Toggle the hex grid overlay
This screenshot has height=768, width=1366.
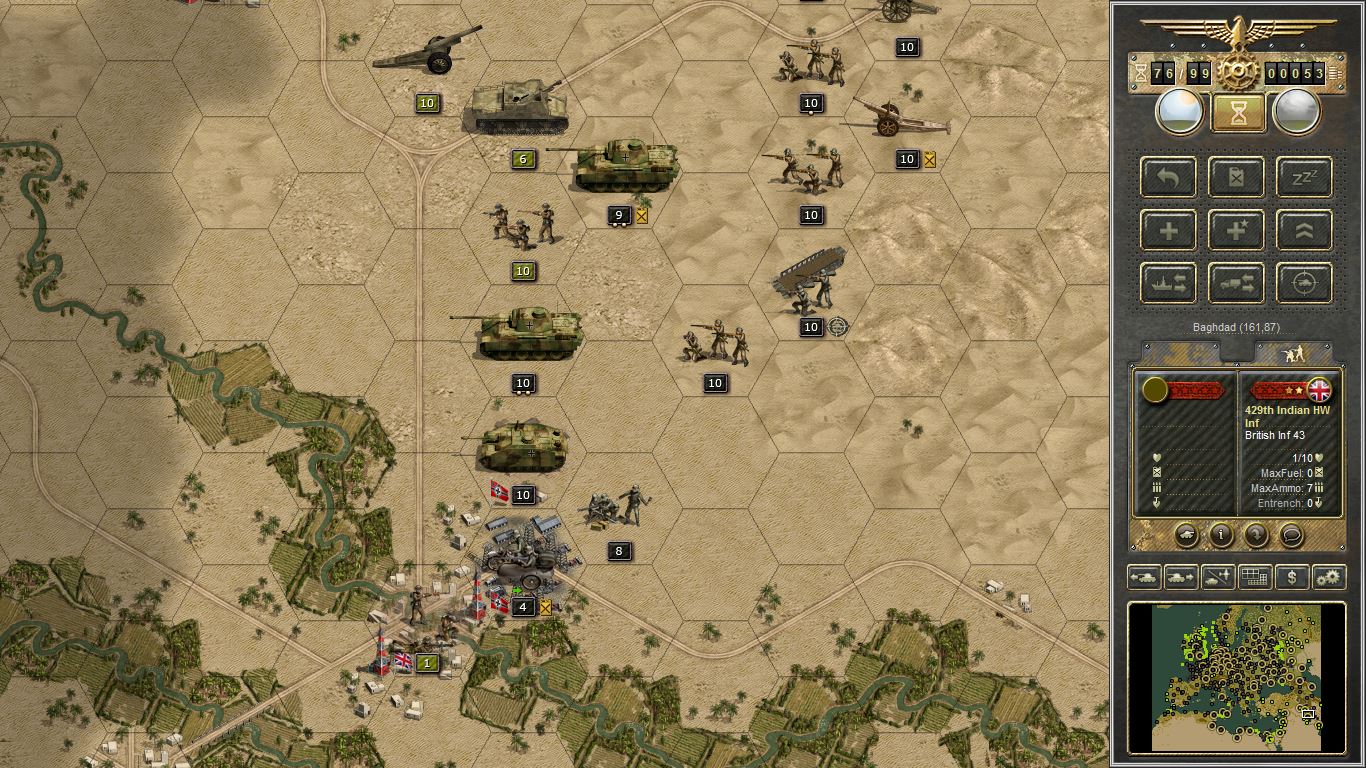1255,577
